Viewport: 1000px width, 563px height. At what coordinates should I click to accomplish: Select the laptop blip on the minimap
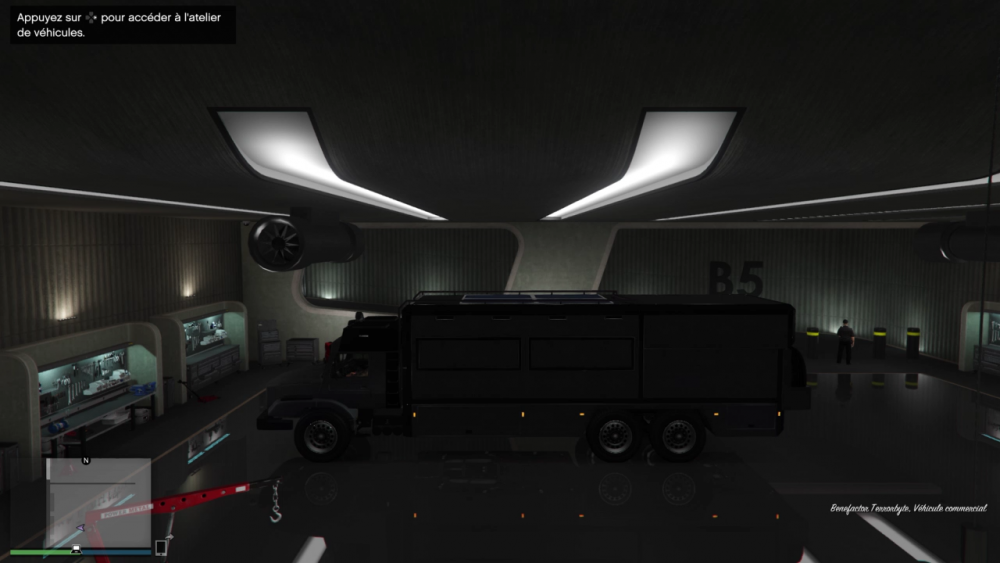pos(77,548)
